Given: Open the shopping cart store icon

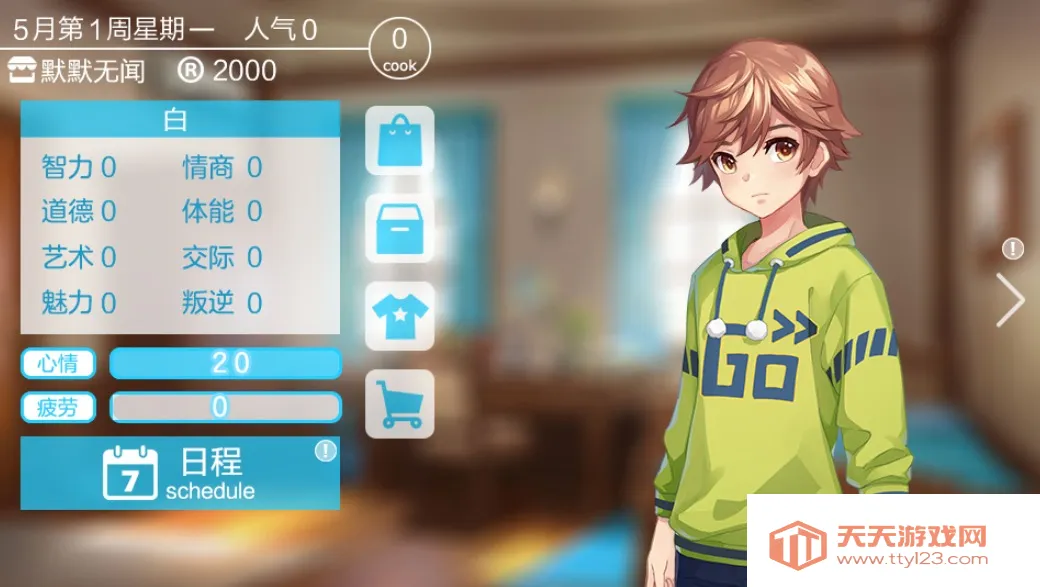Looking at the screenshot, I should click(400, 404).
